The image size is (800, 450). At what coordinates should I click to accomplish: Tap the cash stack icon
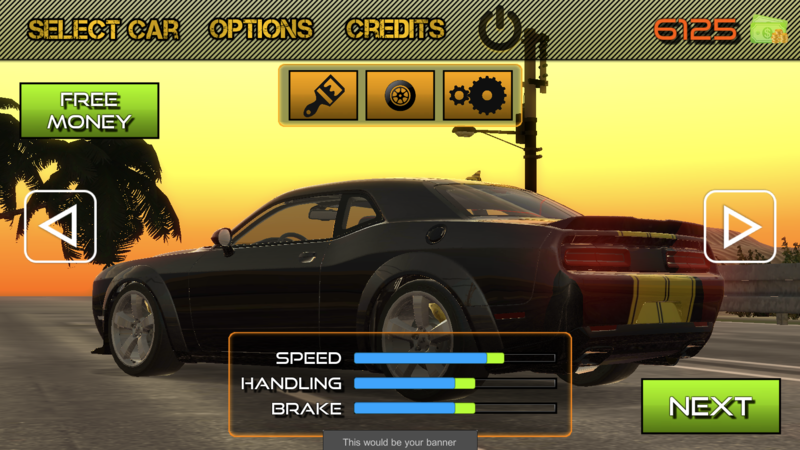[x=768, y=30]
